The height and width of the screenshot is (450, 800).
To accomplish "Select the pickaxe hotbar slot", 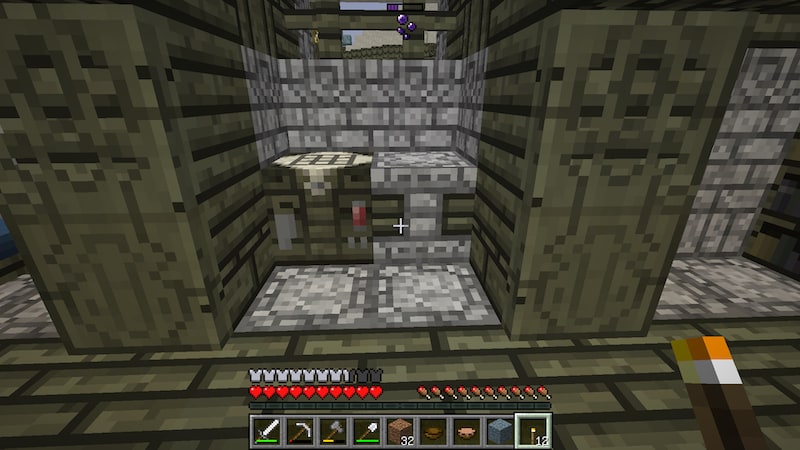I will [x=300, y=430].
